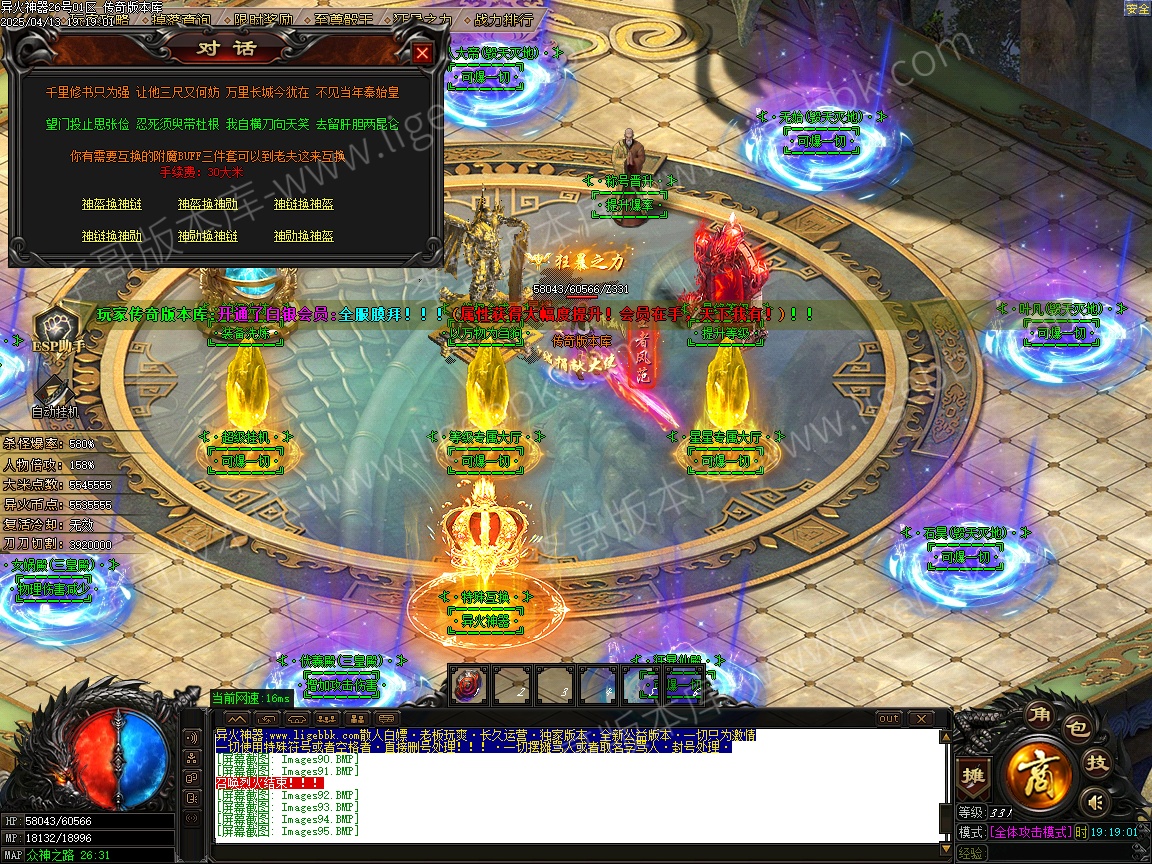Open the 摊 stall banner button
This screenshot has height=864, width=1152.
coord(972,776)
